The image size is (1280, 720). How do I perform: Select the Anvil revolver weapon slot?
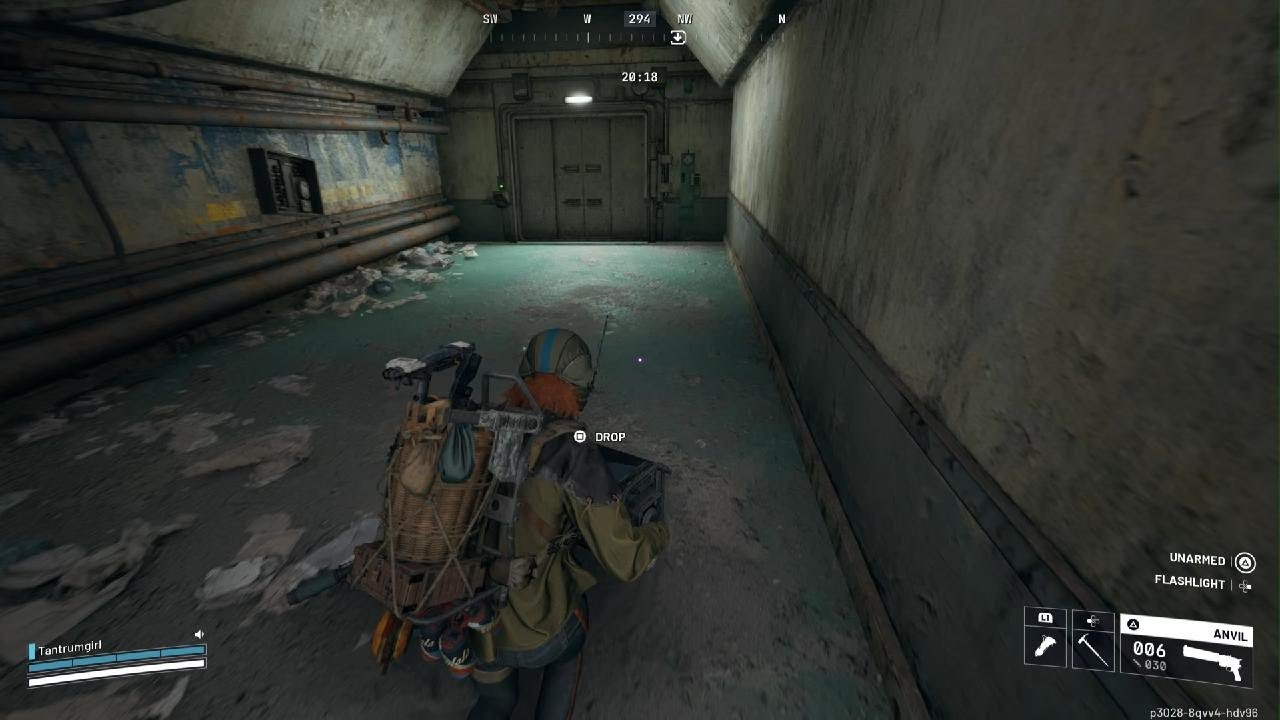(1187, 650)
